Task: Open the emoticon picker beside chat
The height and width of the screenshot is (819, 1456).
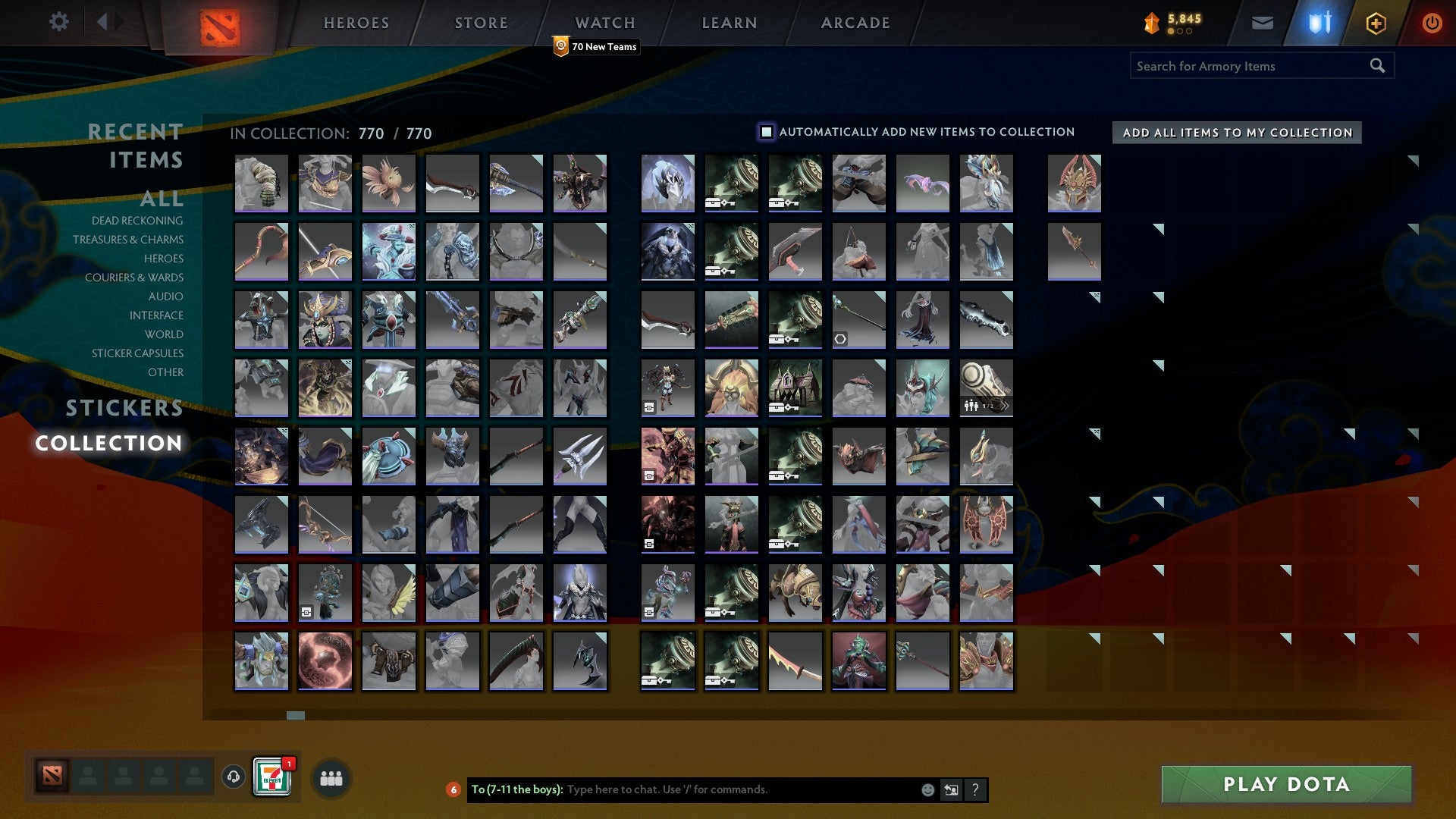Action: click(927, 789)
